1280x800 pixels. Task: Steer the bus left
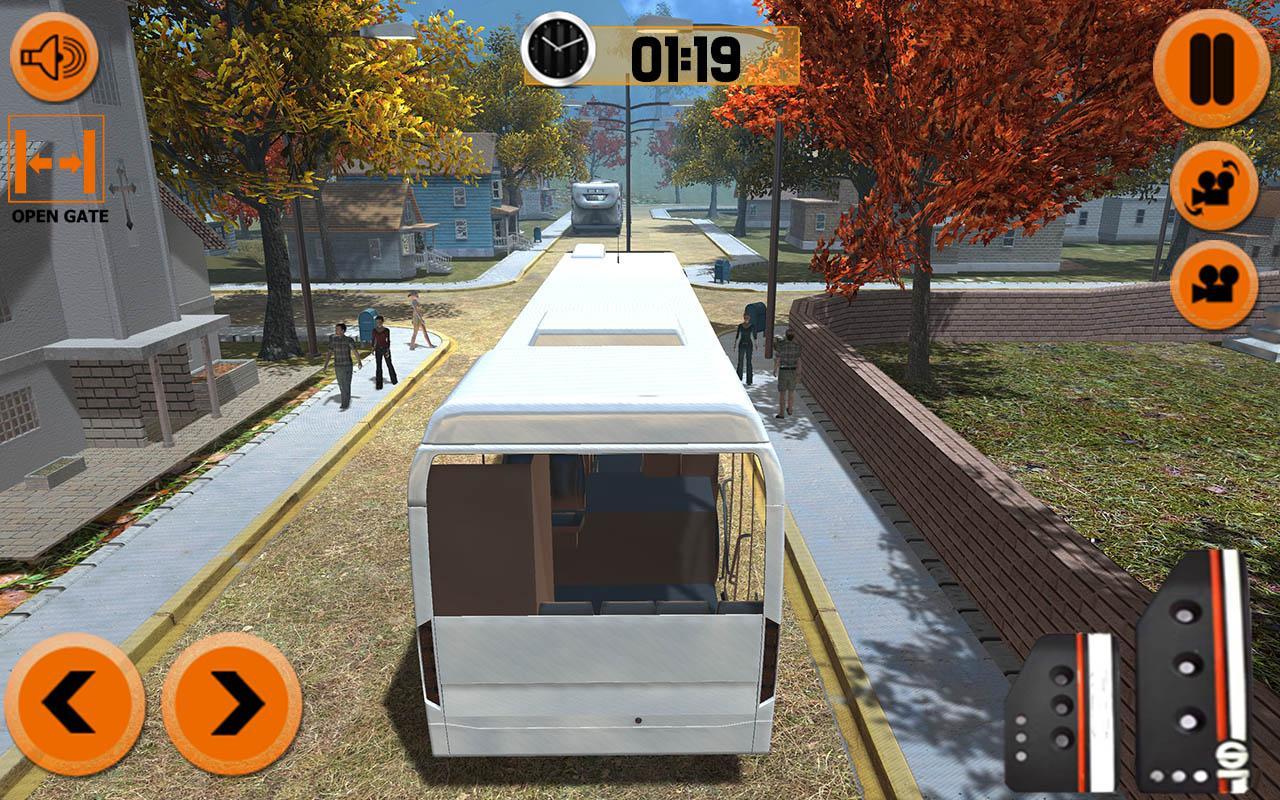pyautogui.click(x=72, y=700)
